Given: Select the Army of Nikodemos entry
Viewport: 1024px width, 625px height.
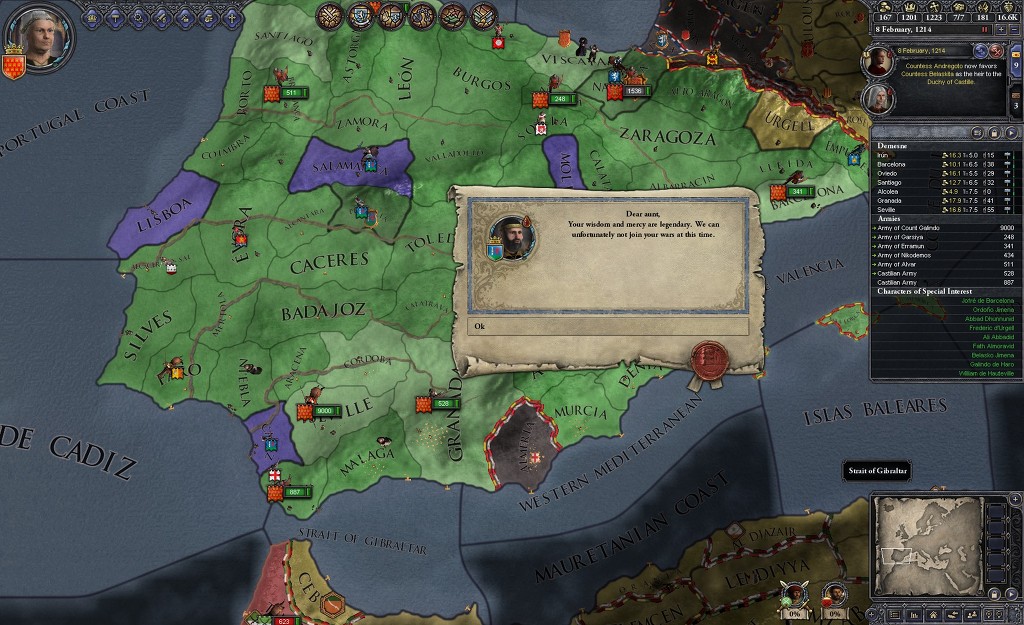Looking at the screenshot, I should [x=912, y=255].
